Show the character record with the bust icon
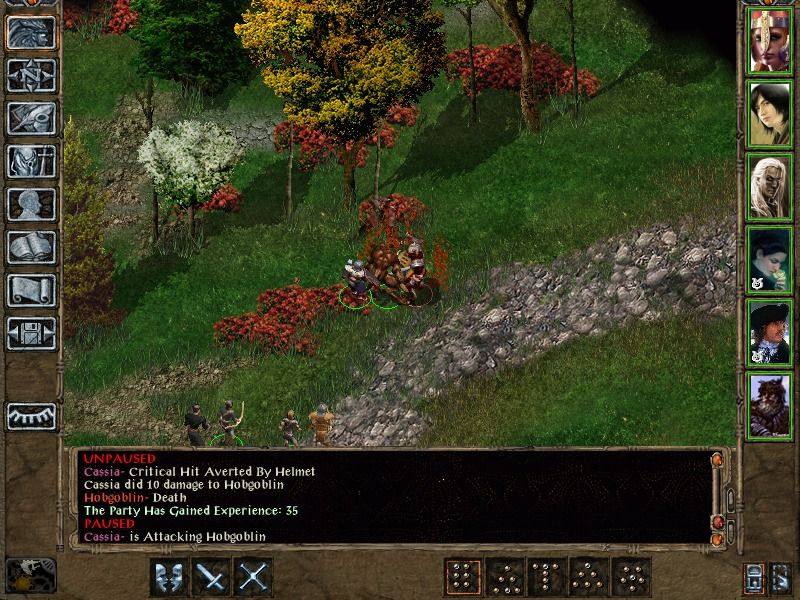The image size is (800, 600). (31, 204)
